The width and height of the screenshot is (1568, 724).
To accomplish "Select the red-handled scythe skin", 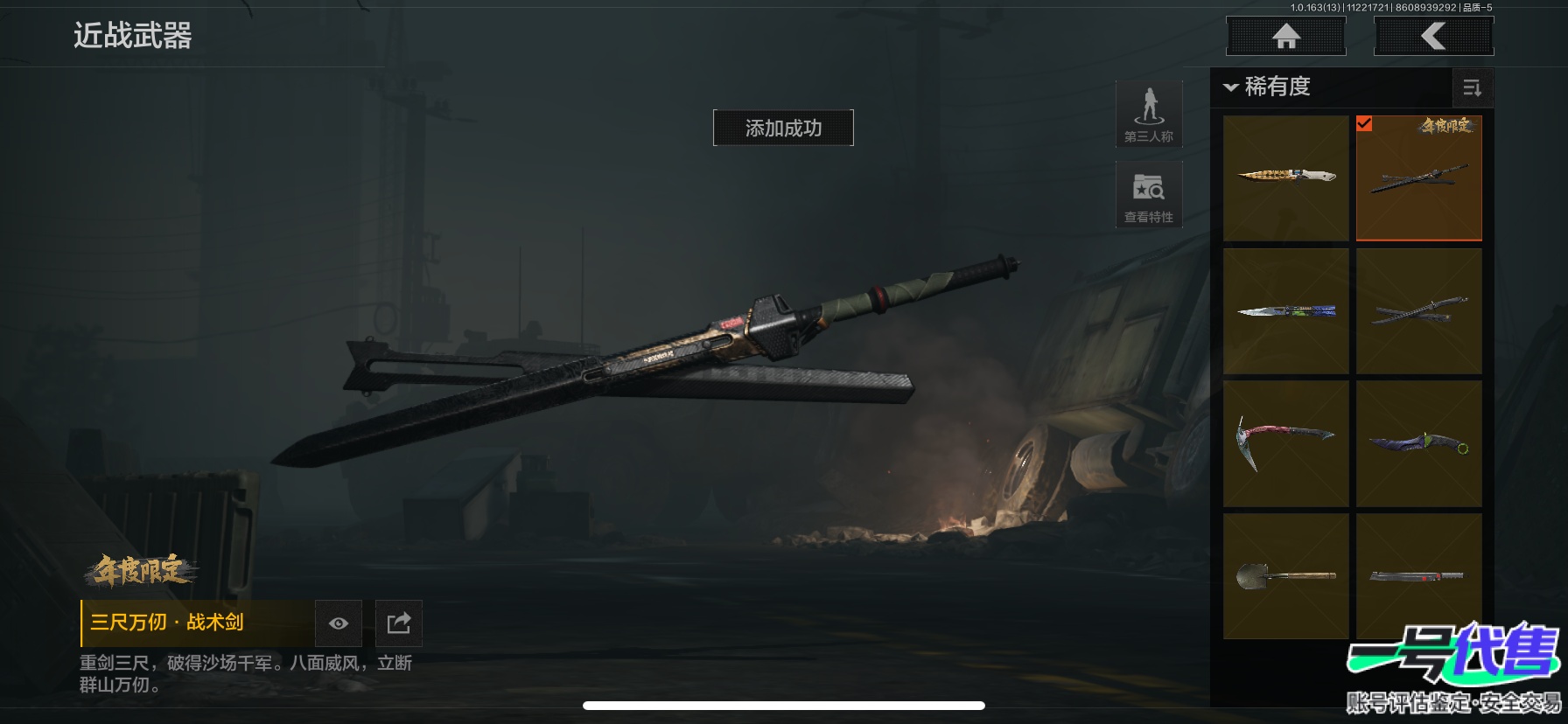I will click(x=1285, y=443).
